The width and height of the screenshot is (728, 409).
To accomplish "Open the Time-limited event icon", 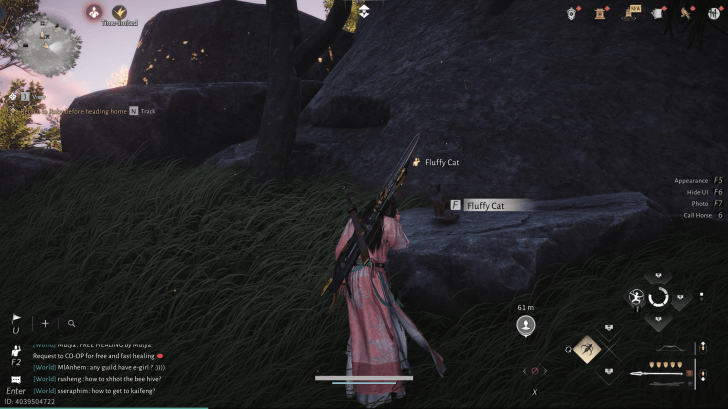I will [x=120, y=13].
